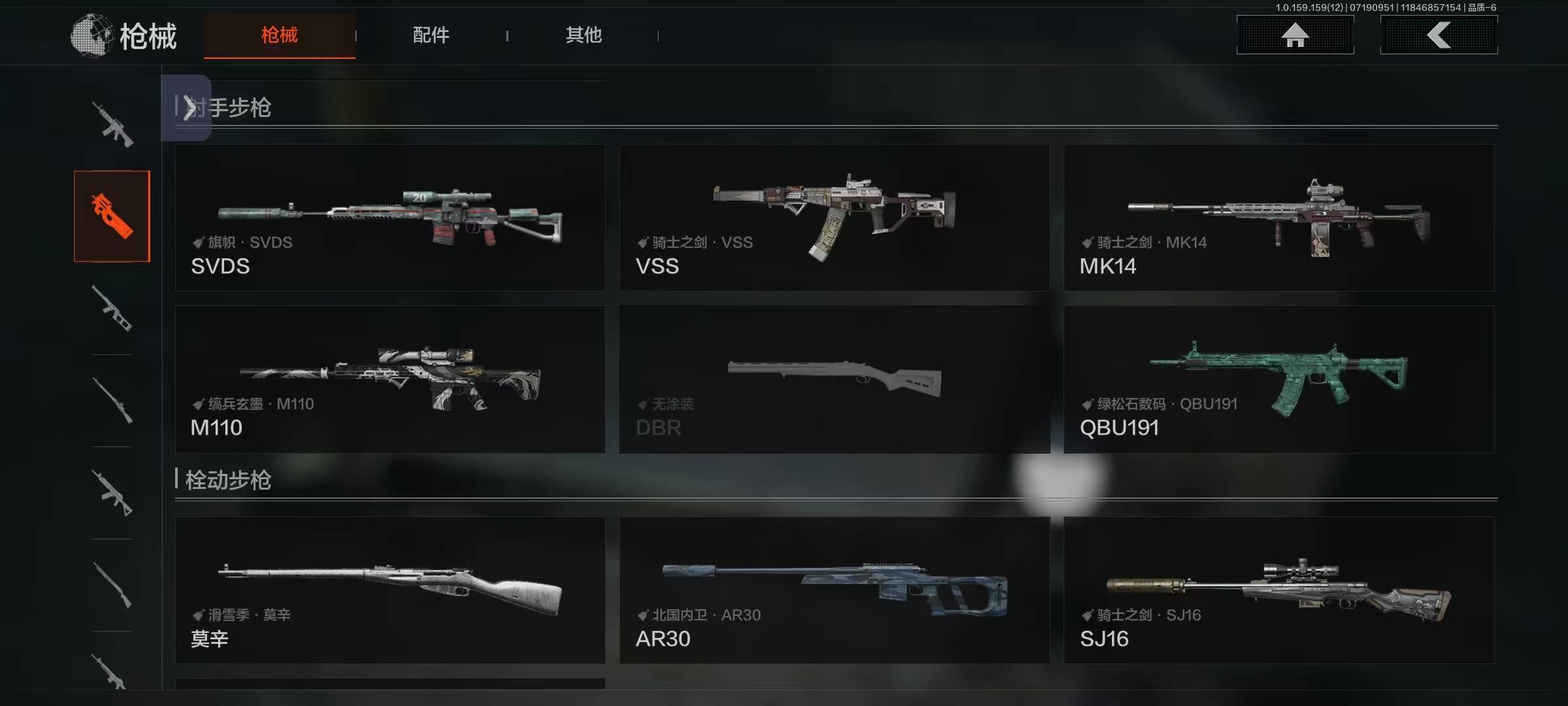
Task: Select the SVDS rifle card
Action: [x=390, y=218]
